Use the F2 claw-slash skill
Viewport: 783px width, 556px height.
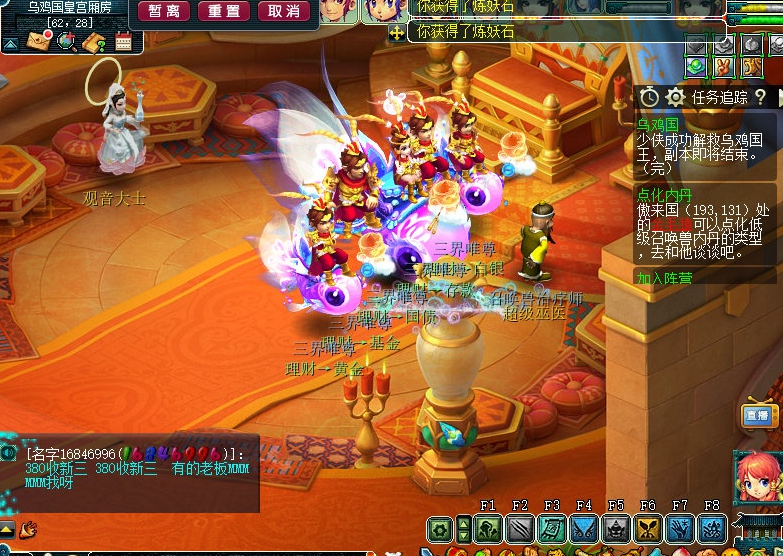pos(520,529)
